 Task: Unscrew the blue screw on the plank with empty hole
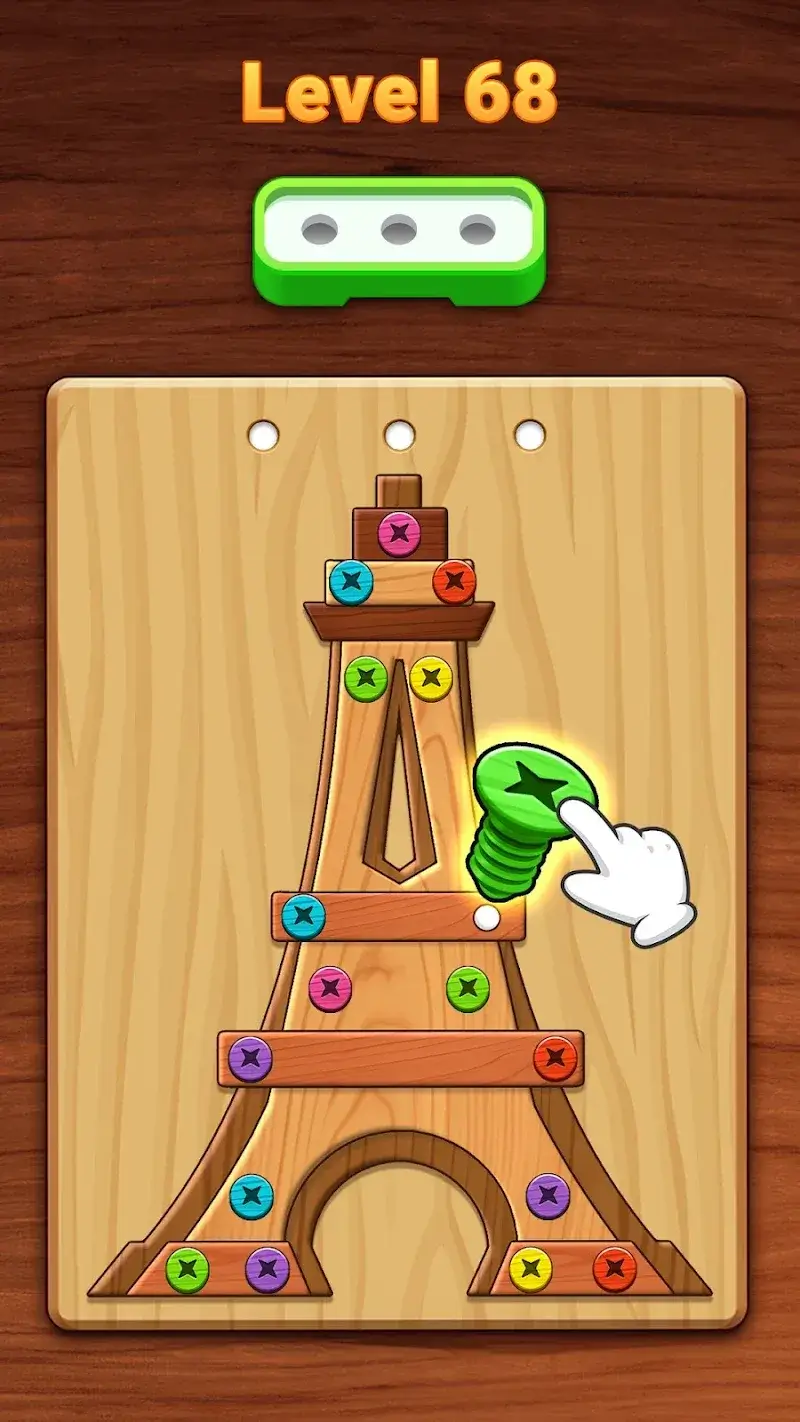pos(303,916)
